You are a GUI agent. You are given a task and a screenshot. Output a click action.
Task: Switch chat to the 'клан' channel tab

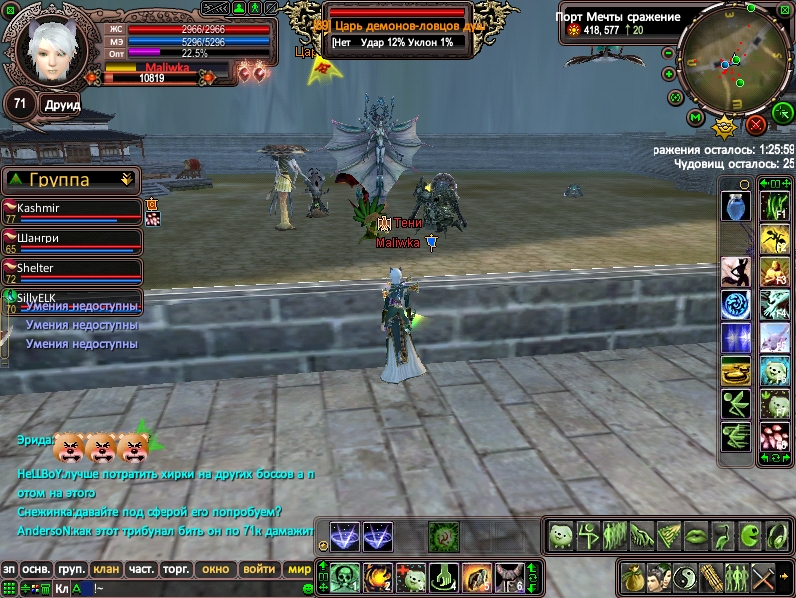106,569
